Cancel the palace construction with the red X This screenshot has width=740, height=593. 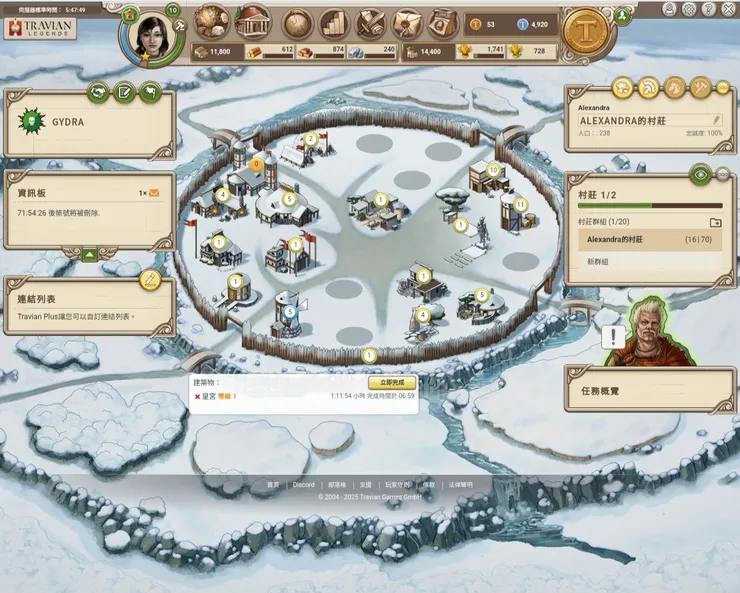point(197,397)
